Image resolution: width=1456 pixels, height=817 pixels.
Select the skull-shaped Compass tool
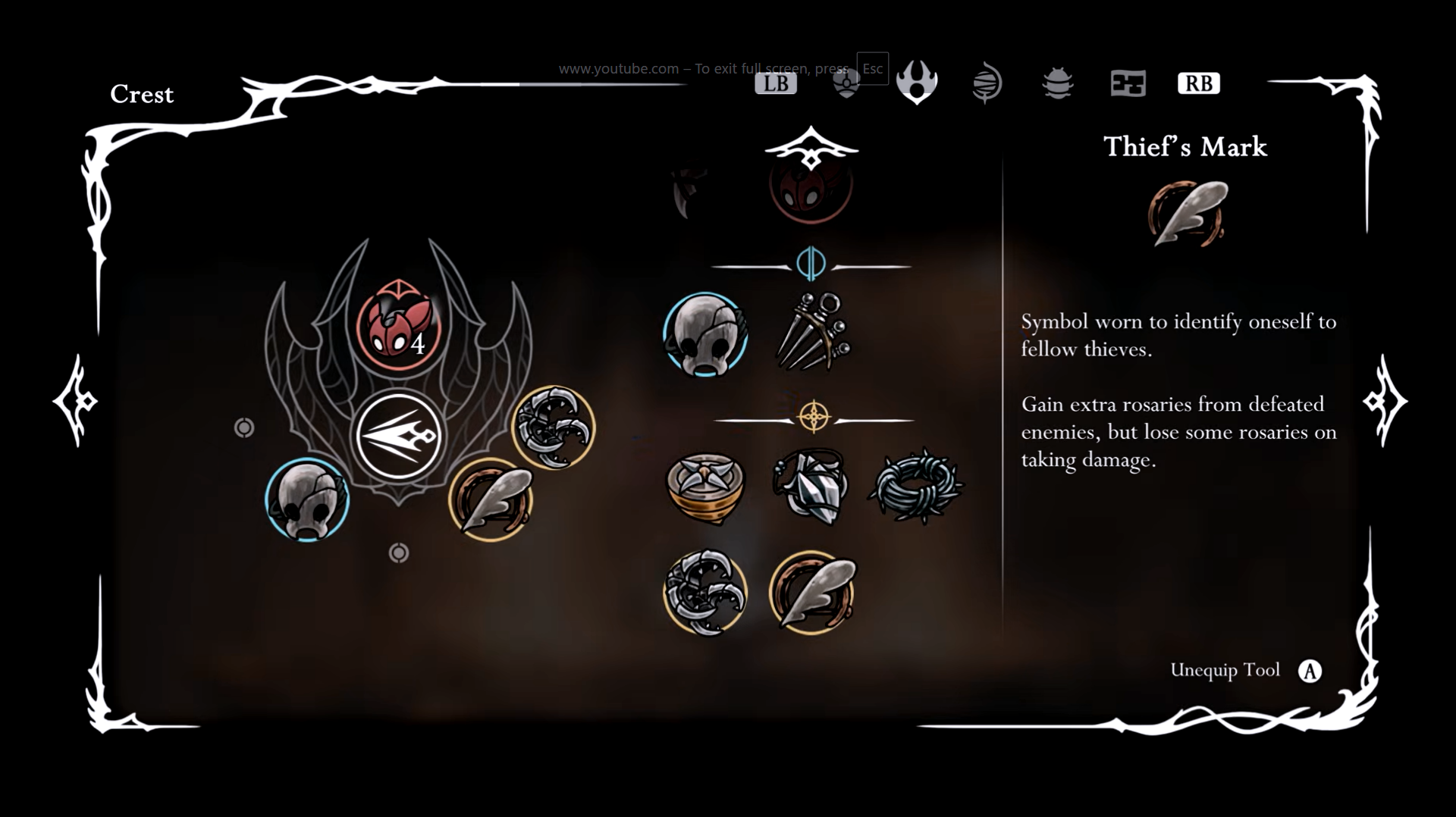pyautogui.click(x=705, y=336)
